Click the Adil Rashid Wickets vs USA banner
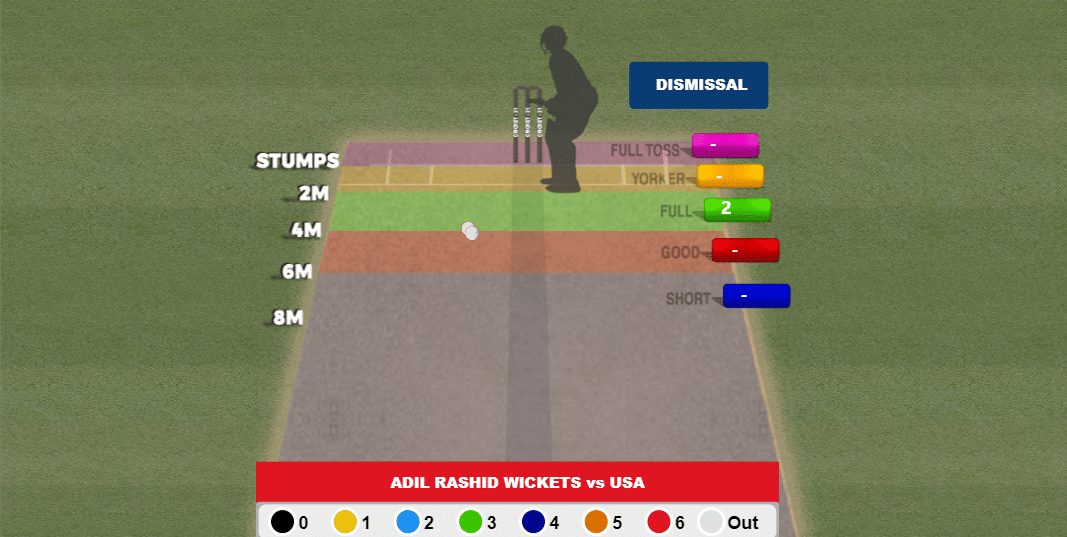1067x537 pixels. (x=517, y=482)
